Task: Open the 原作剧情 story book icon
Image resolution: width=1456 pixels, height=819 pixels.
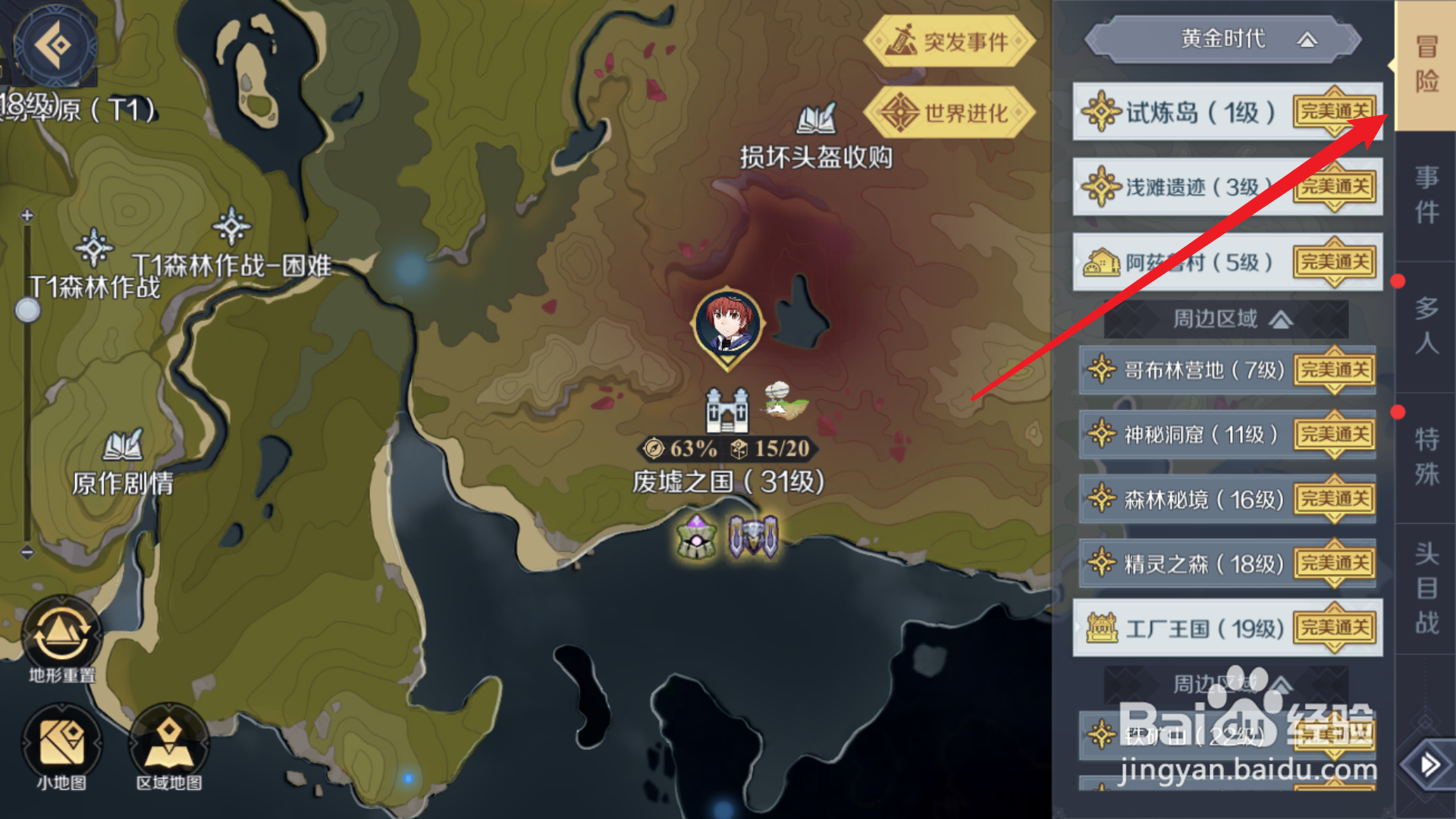Action: 123,444
